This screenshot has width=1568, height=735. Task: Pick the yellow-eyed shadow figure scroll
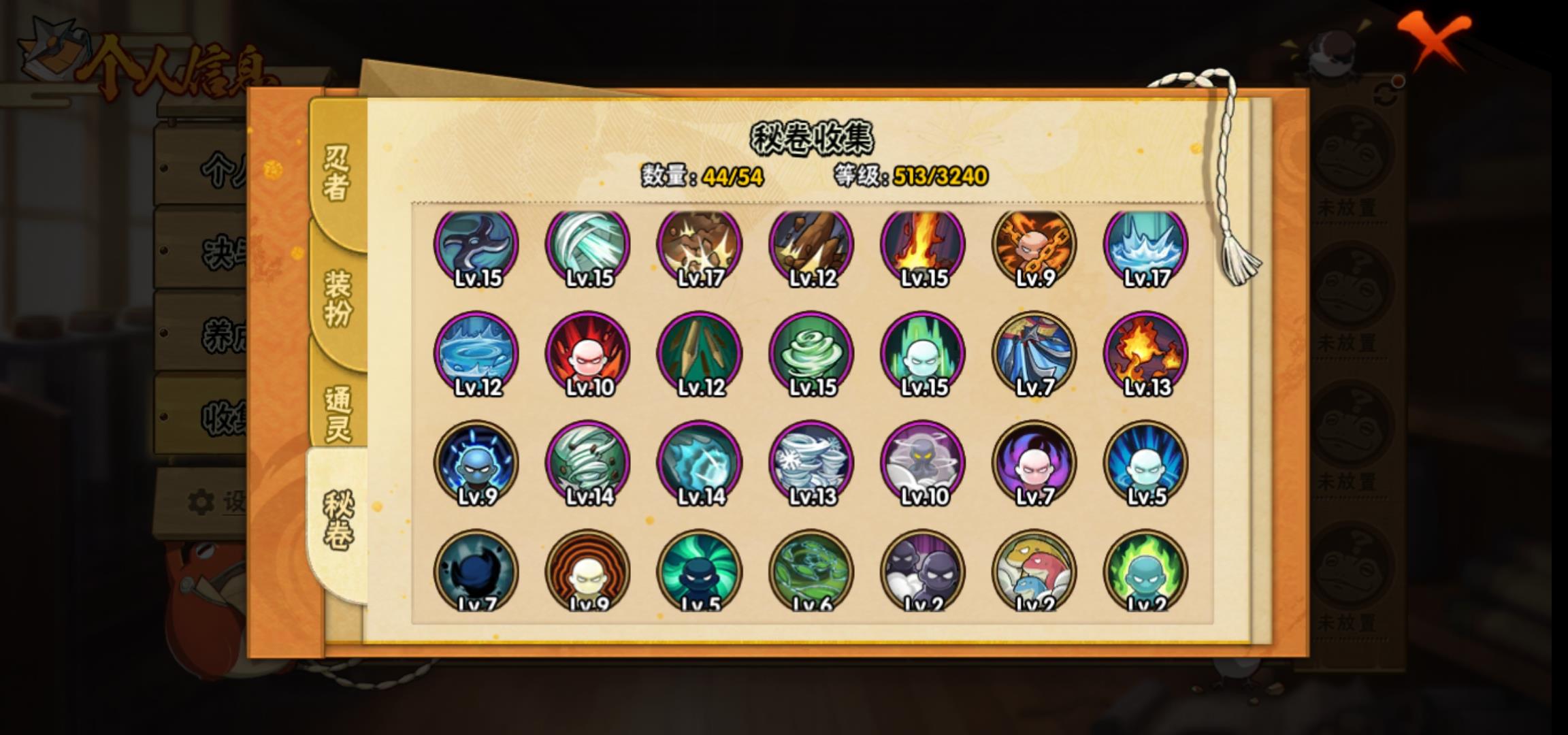pyautogui.click(x=923, y=463)
